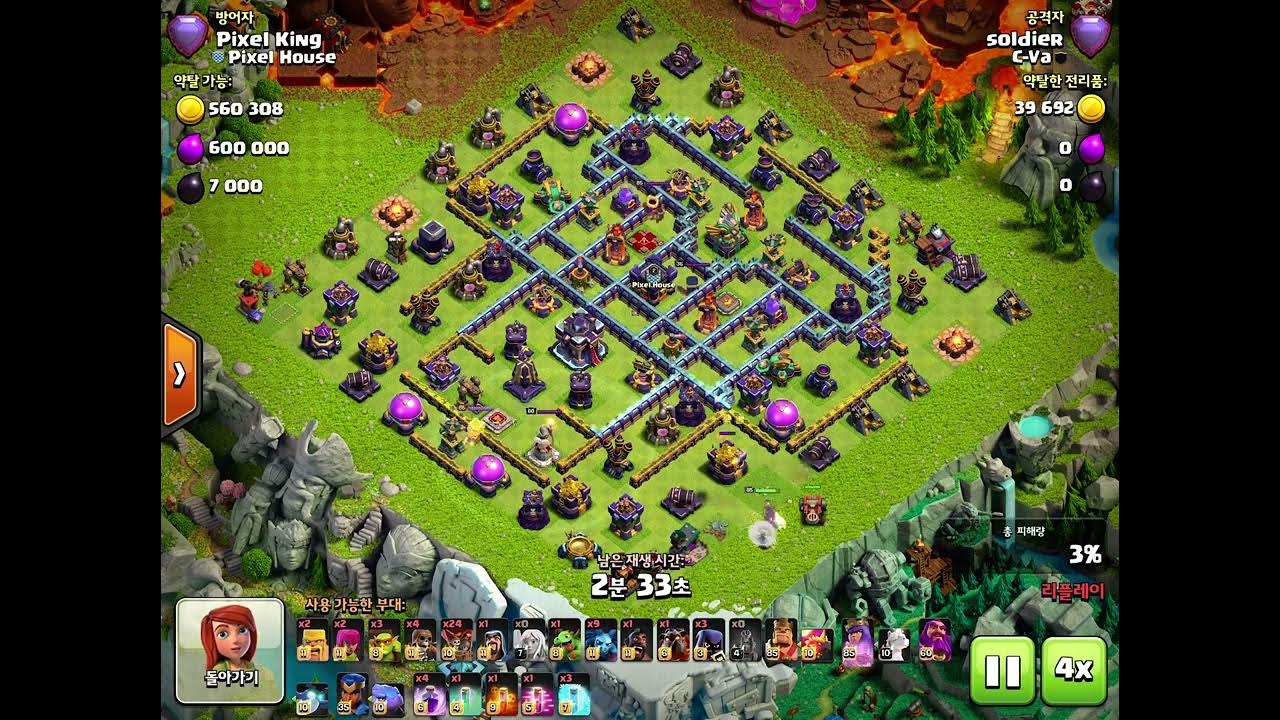
Task: Click the 돌아가기 return home button
Action: click(x=230, y=650)
